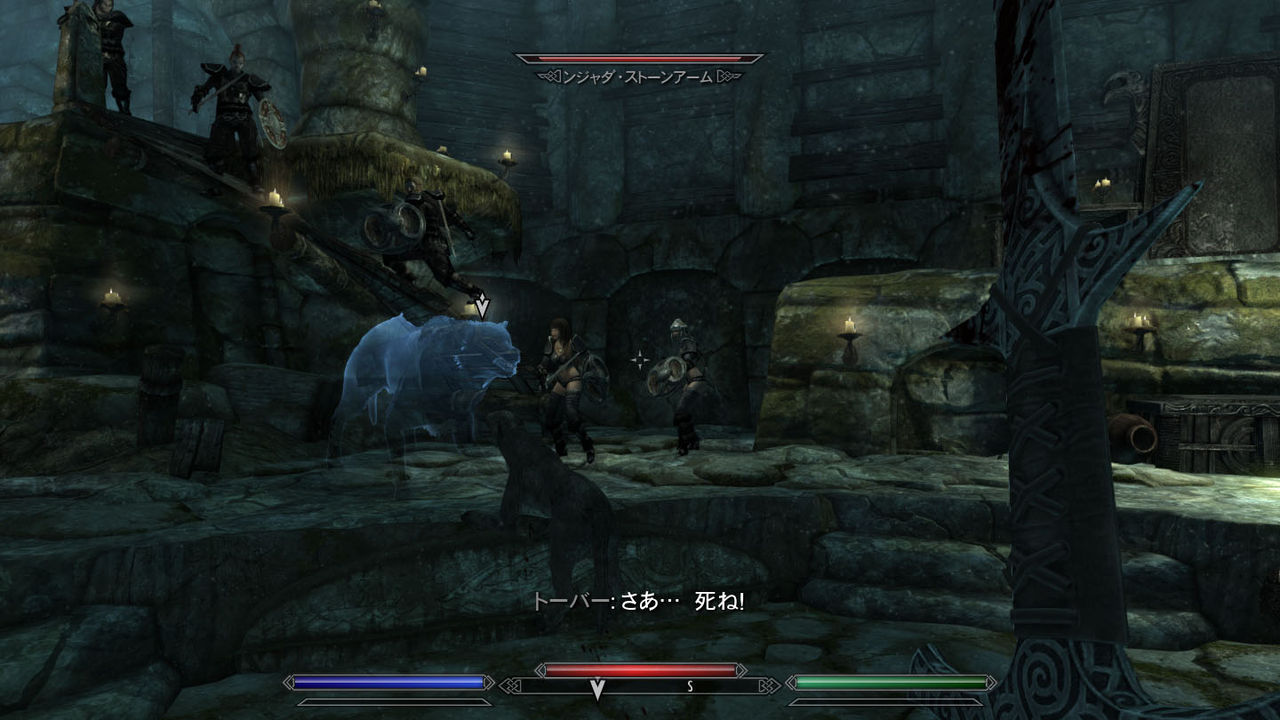
Task: Click the right wing ornament beside enemy name
Action: pyautogui.click(x=726, y=75)
